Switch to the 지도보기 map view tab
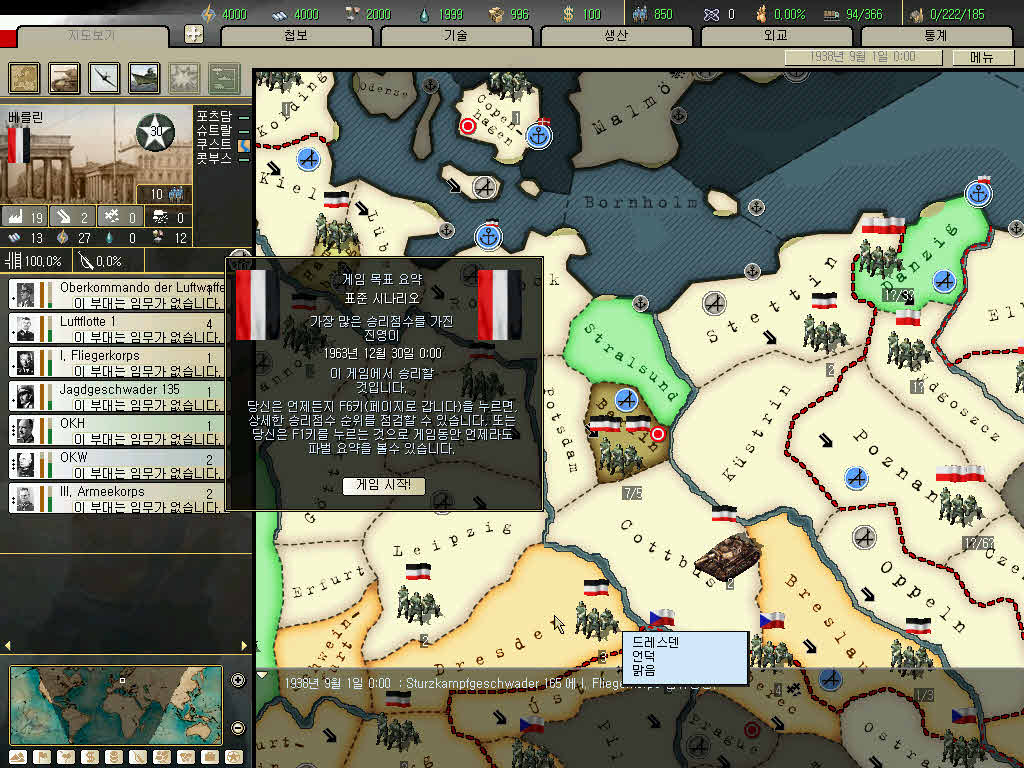The height and width of the screenshot is (768, 1024). pos(92,36)
